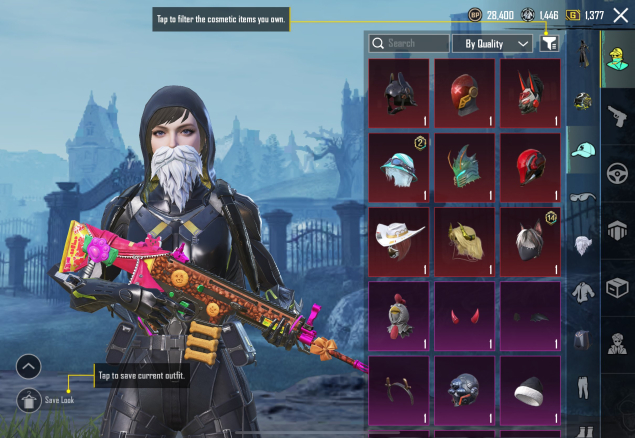Select the red devil horns item

click(465, 316)
